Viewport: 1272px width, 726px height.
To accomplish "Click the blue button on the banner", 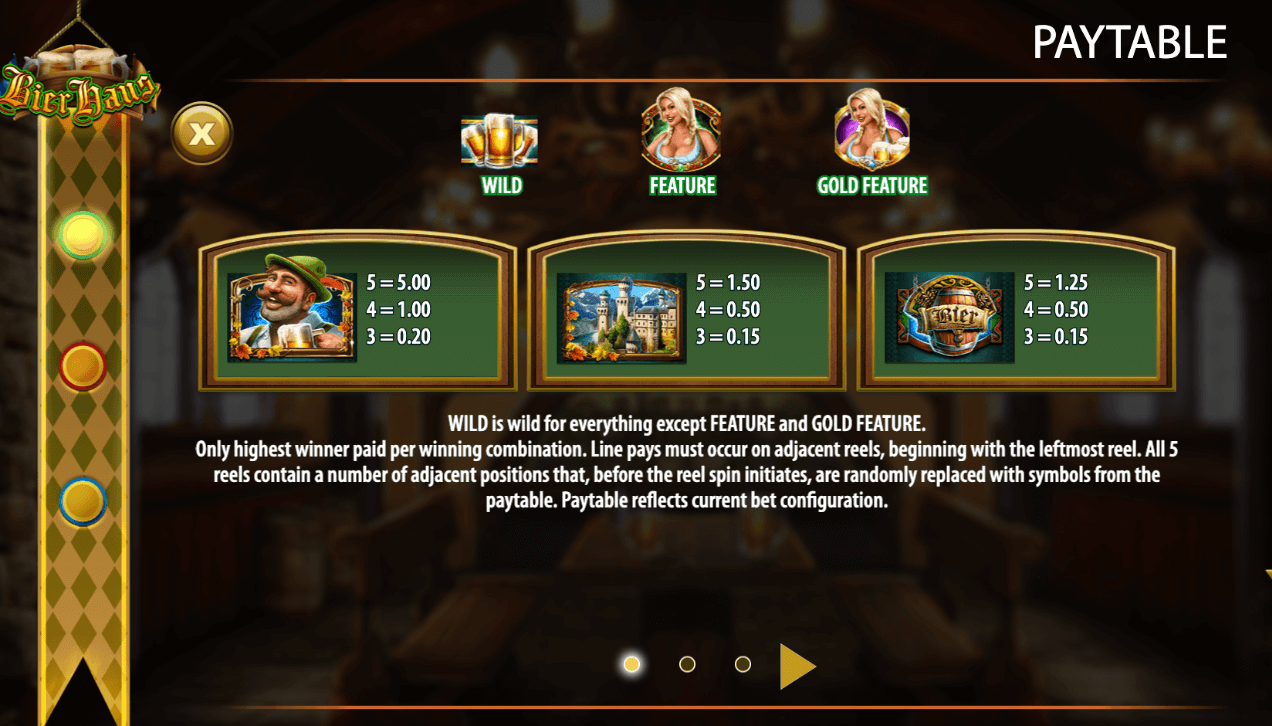I will click(83, 502).
